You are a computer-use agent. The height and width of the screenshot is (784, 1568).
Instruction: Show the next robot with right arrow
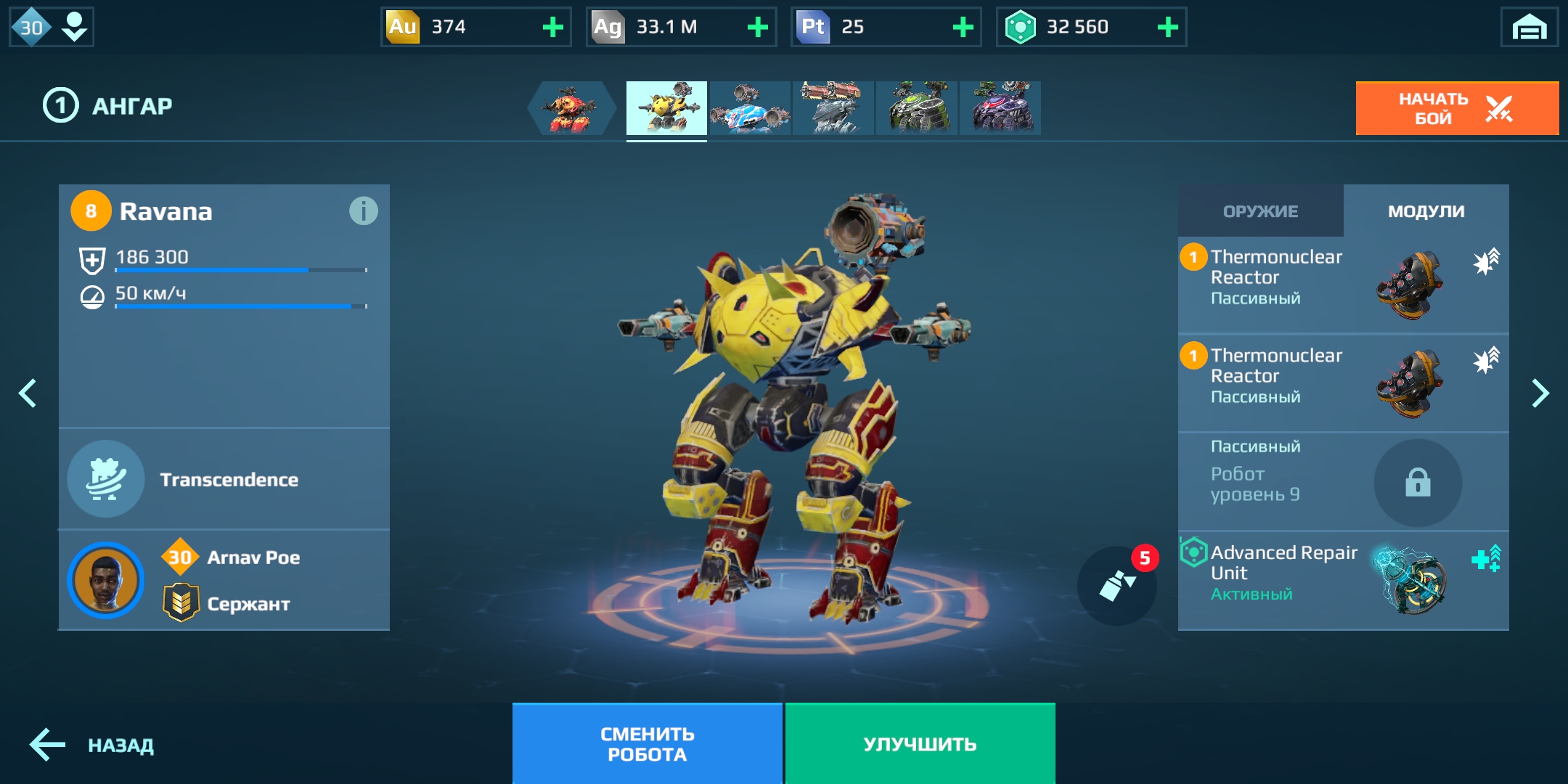(x=1540, y=393)
